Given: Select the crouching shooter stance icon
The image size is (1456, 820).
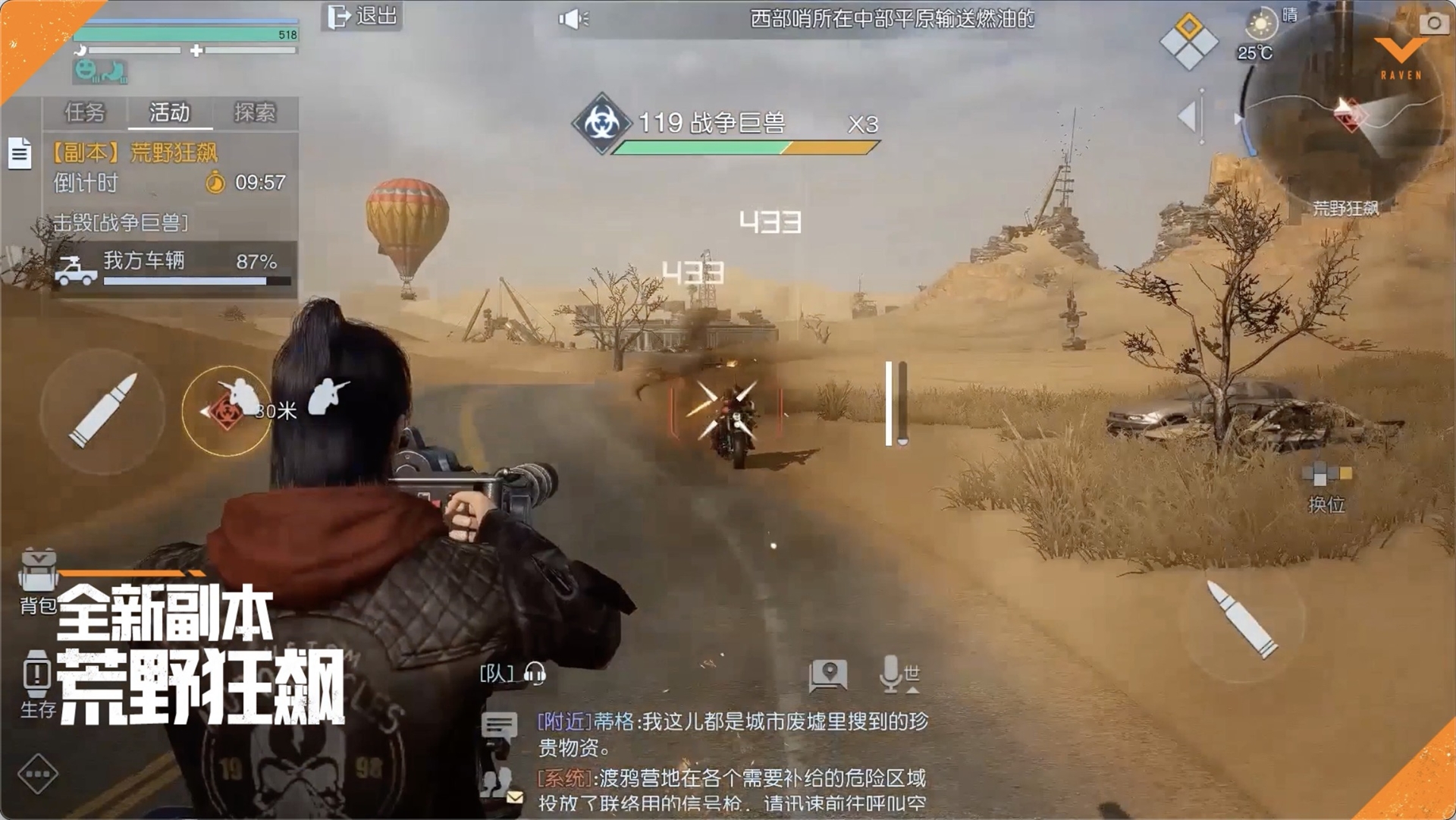Looking at the screenshot, I should point(329,395).
